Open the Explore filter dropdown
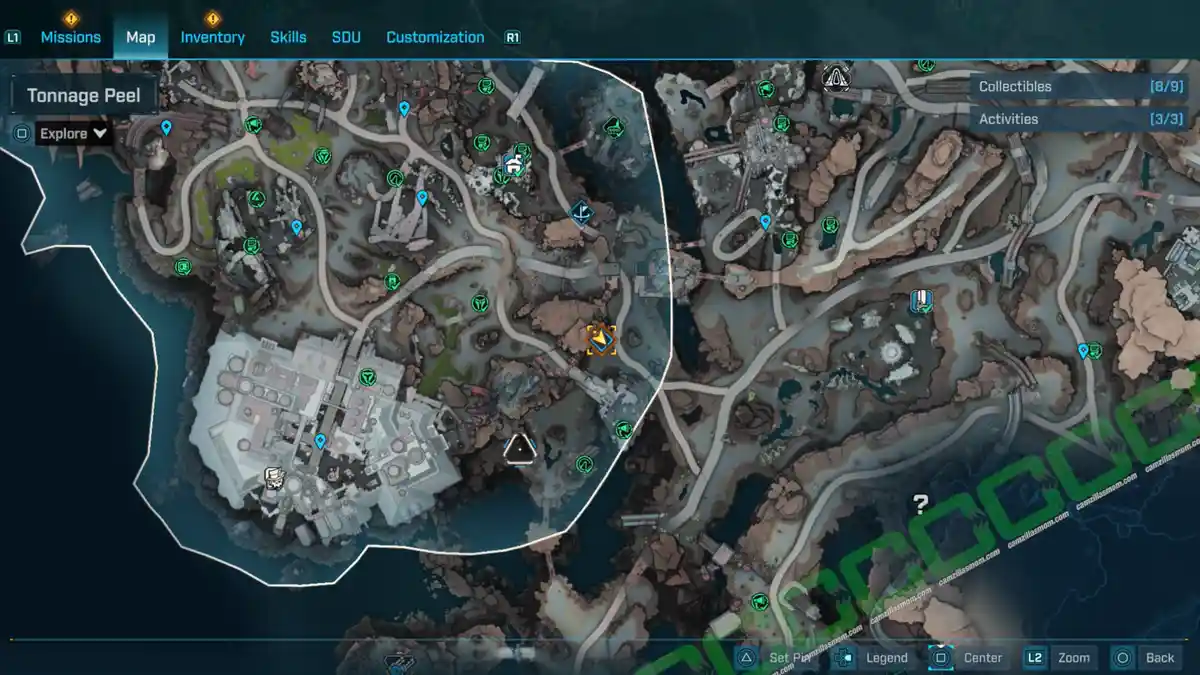This screenshot has height=675, width=1200. point(74,133)
